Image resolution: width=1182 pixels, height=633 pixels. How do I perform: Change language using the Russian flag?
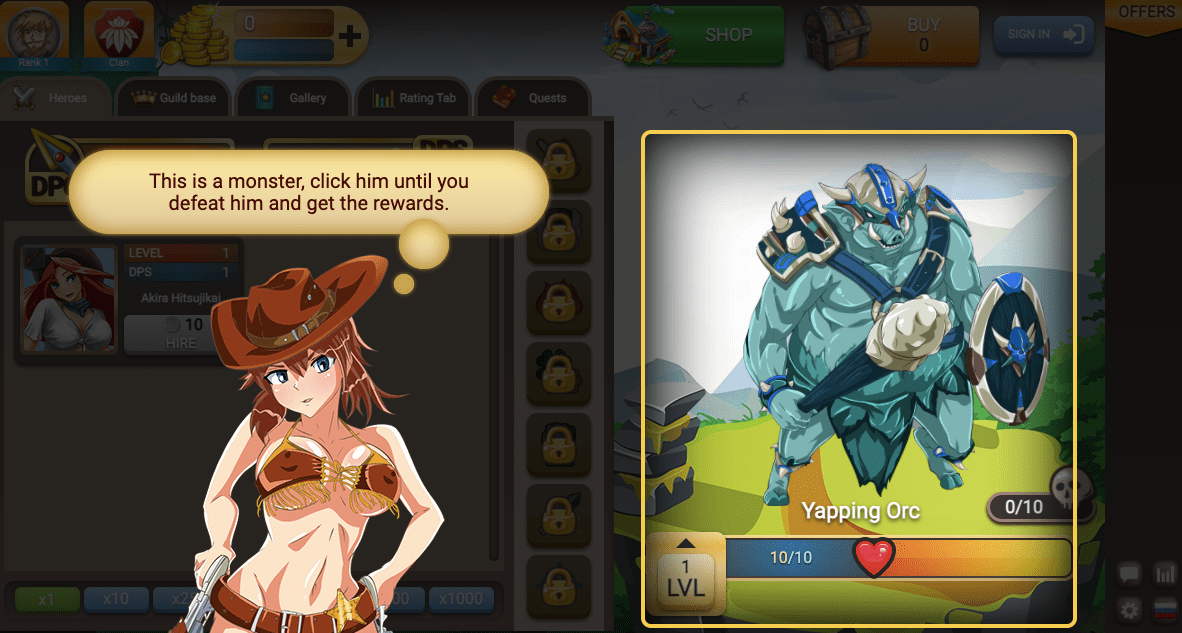click(x=1165, y=609)
